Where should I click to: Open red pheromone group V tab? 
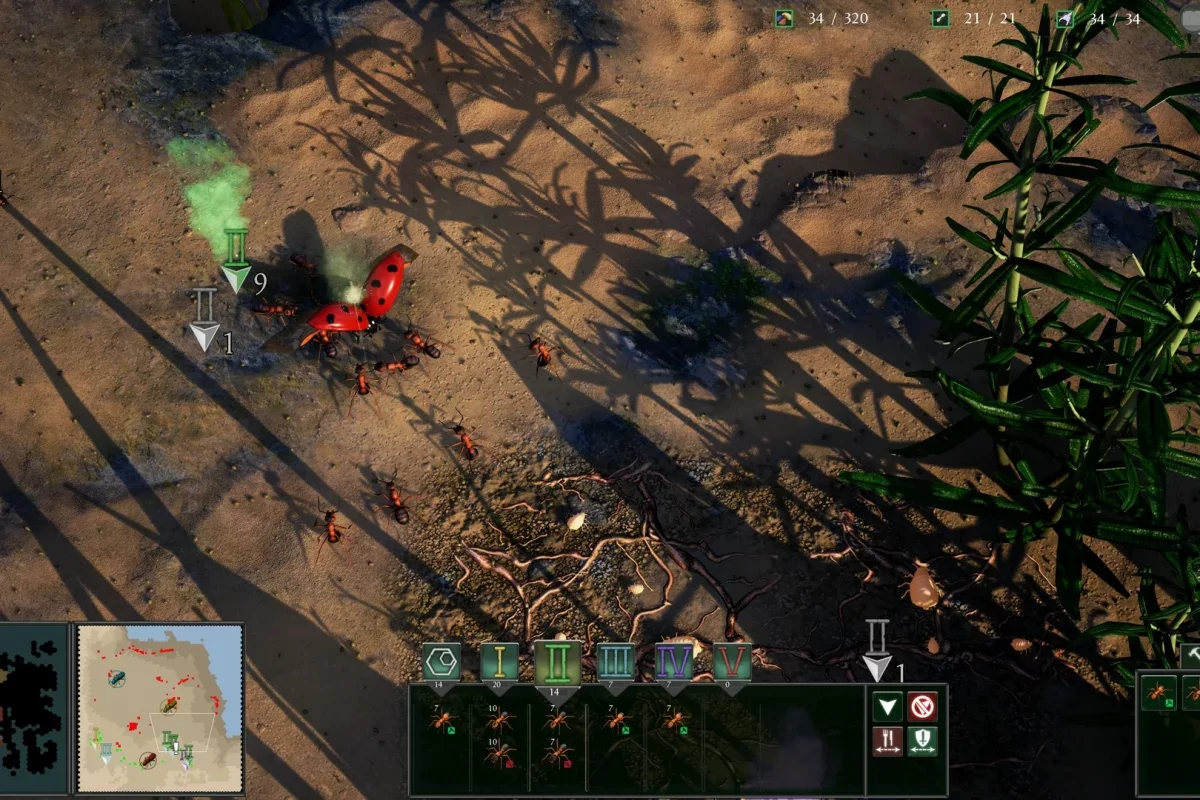732,663
